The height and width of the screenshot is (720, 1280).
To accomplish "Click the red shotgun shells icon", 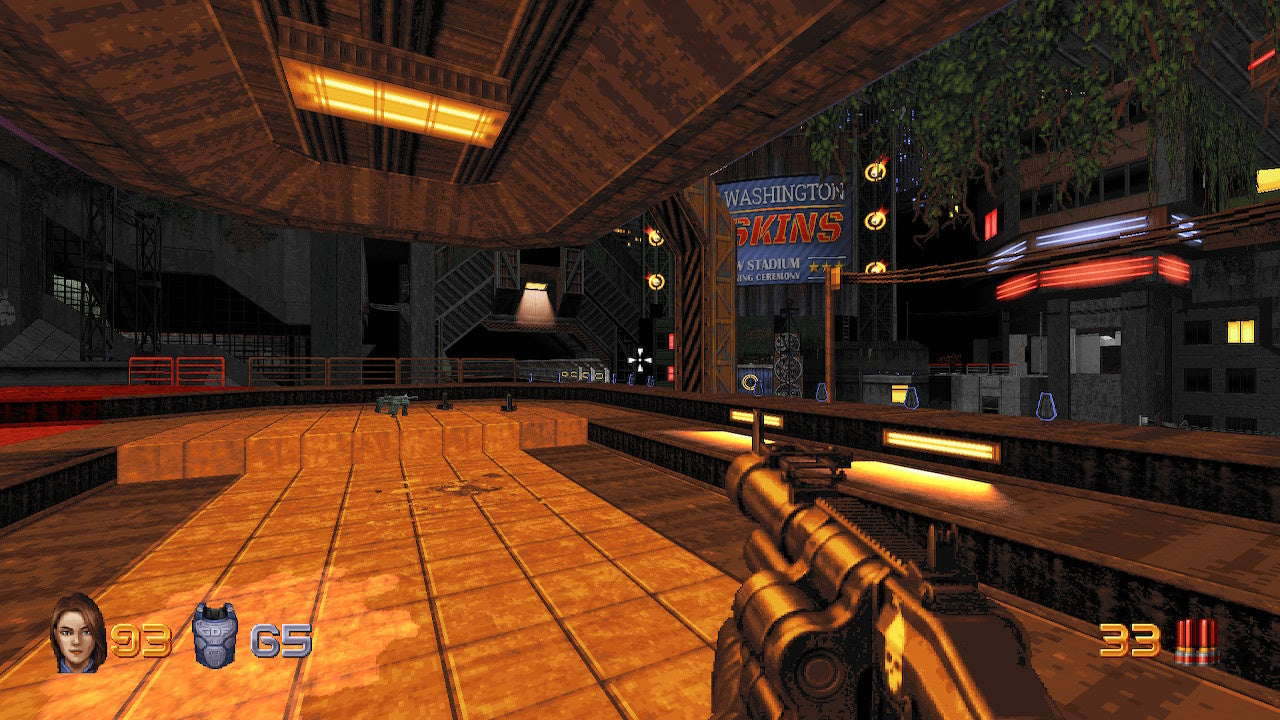I will pos(1196,641).
